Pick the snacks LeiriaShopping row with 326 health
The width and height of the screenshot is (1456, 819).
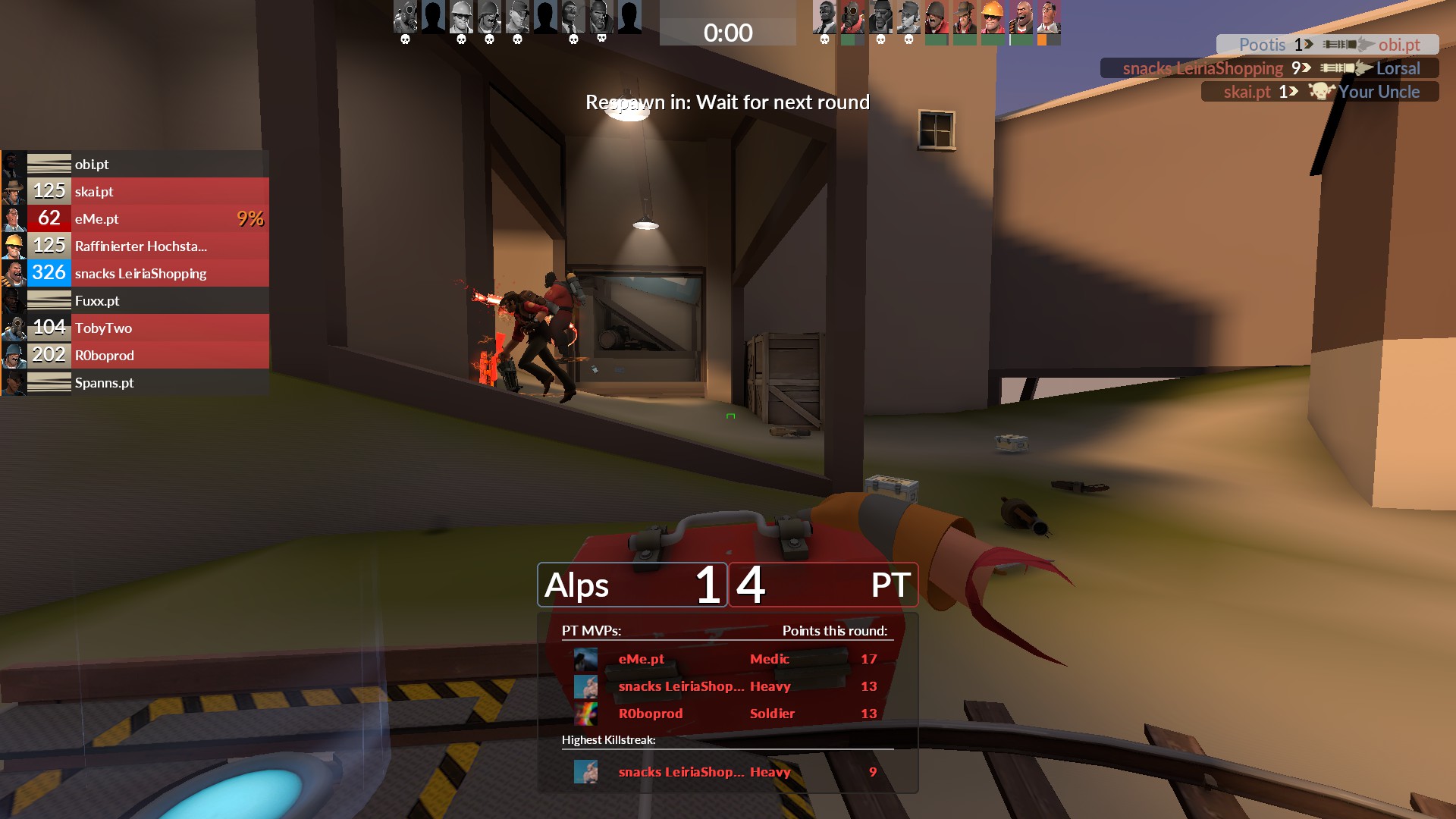click(135, 273)
